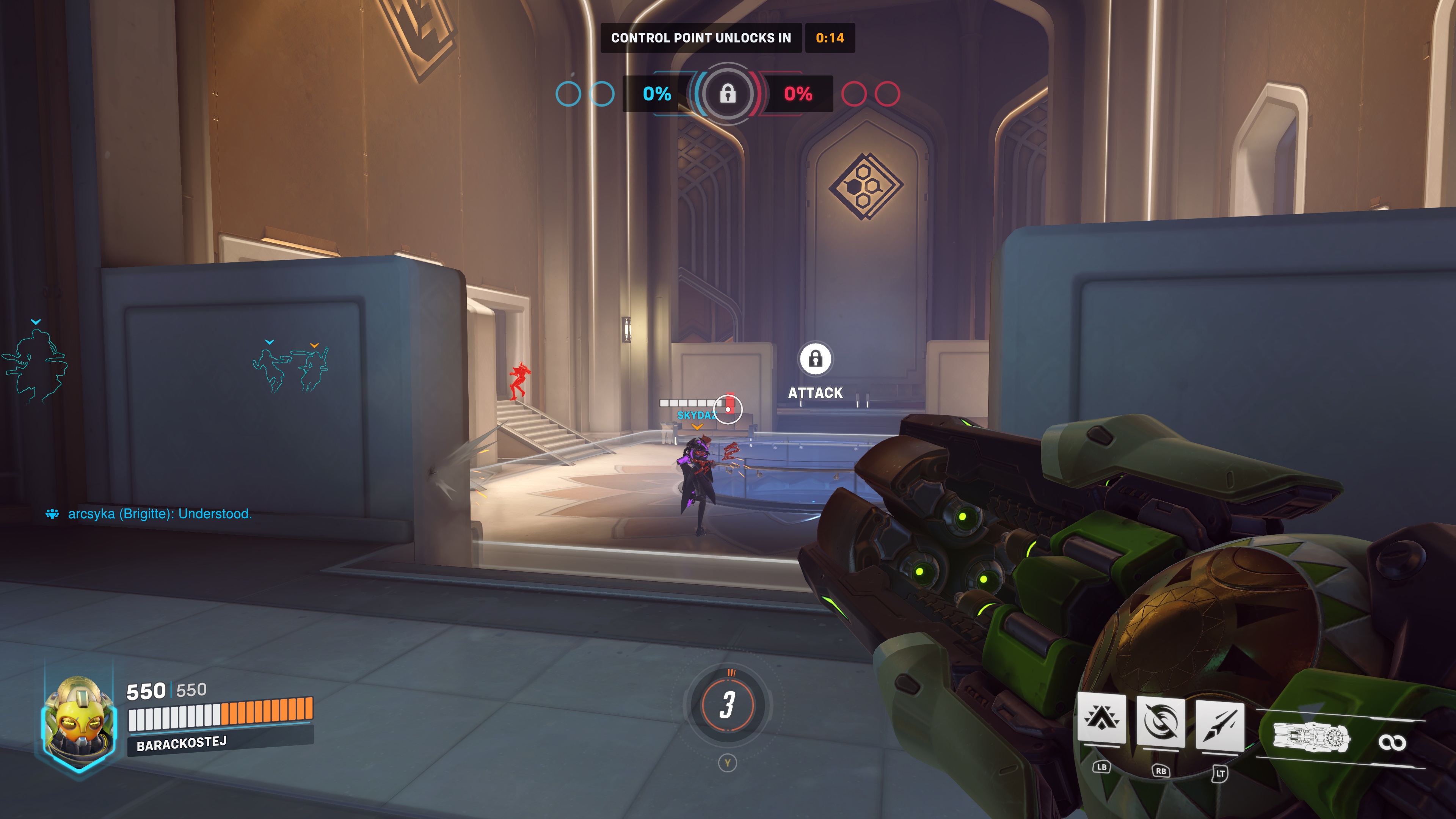Screen dimensions: 1456x819
Task: Click the ultimate charge meter
Action: point(728,705)
